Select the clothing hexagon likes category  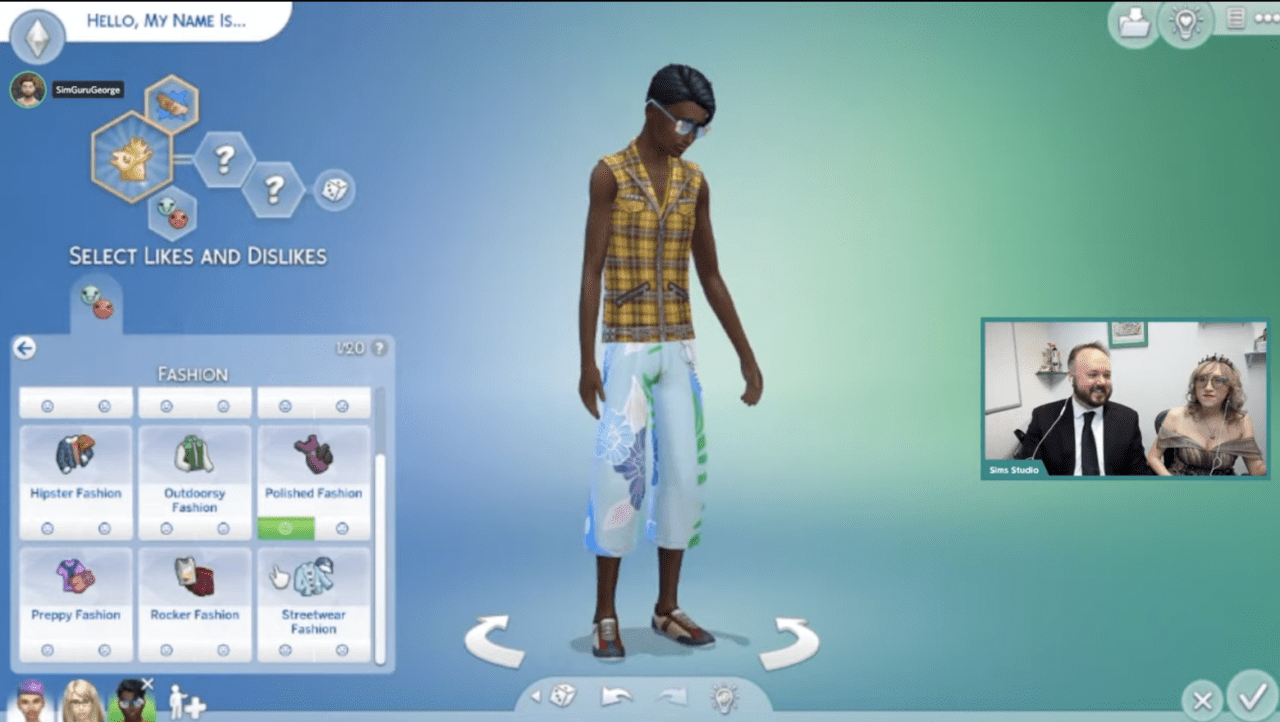(x=172, y=103)
